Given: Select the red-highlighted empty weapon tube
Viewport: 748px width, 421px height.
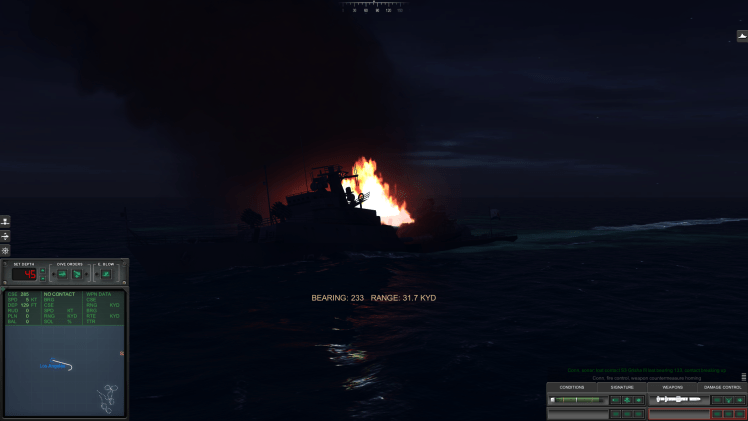Looking at the screenshot, I should coord(678,413).
